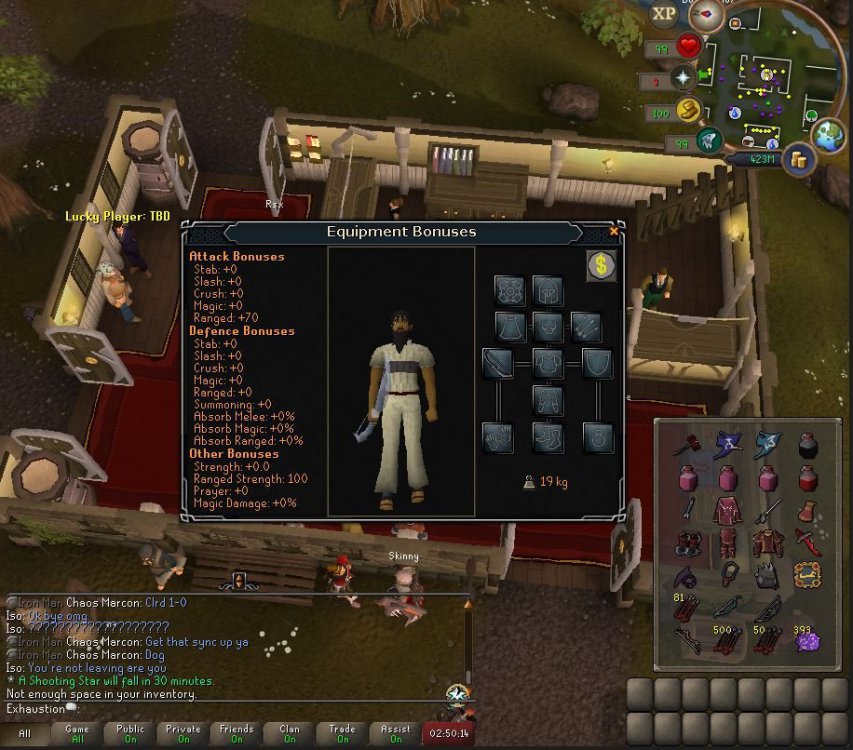The image size is (853, 750).
Task: Click the wolf summoning orb
Action: (x=709, y=140)
